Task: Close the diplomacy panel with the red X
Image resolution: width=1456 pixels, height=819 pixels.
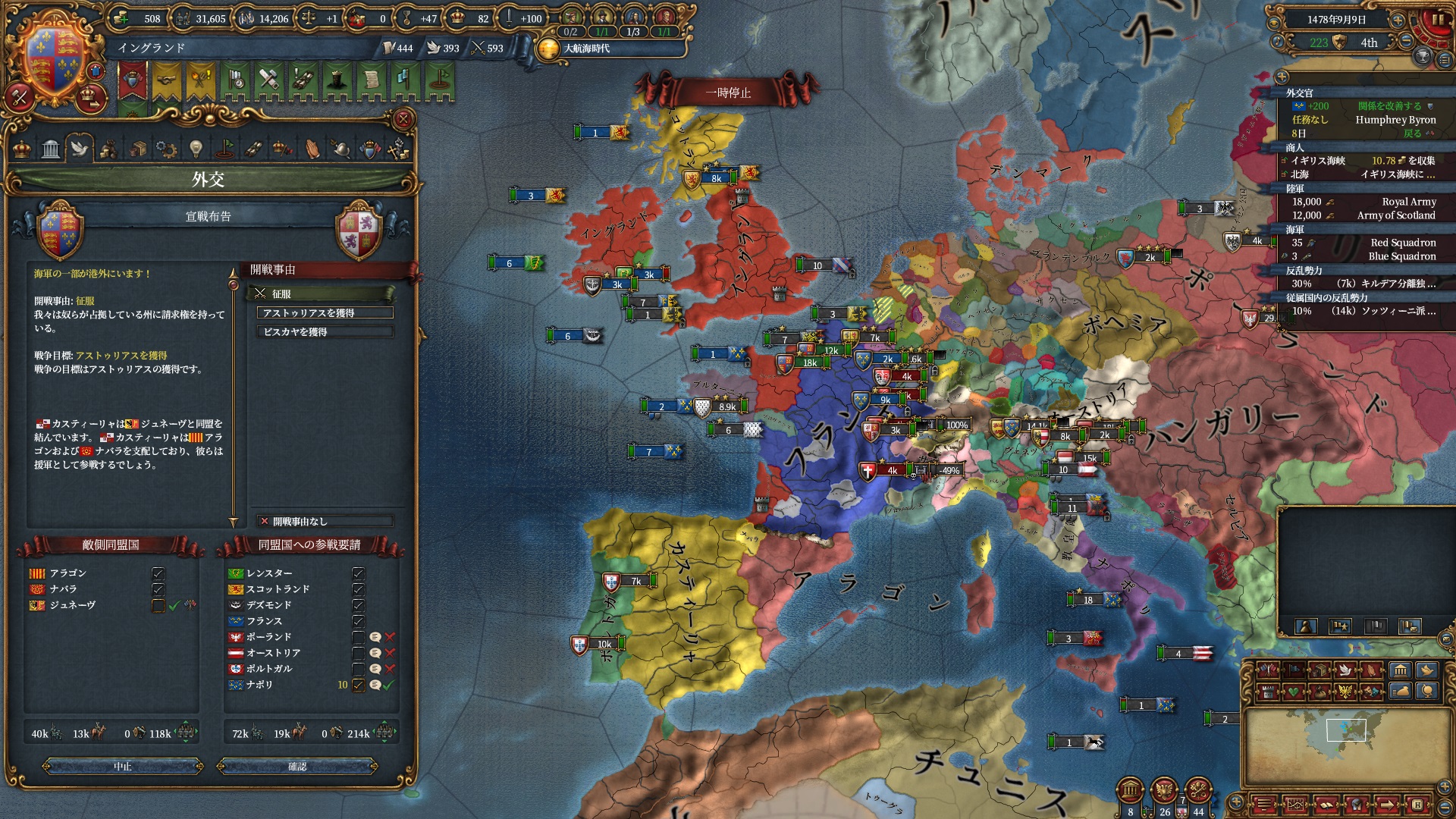Action: pos(403,119)
